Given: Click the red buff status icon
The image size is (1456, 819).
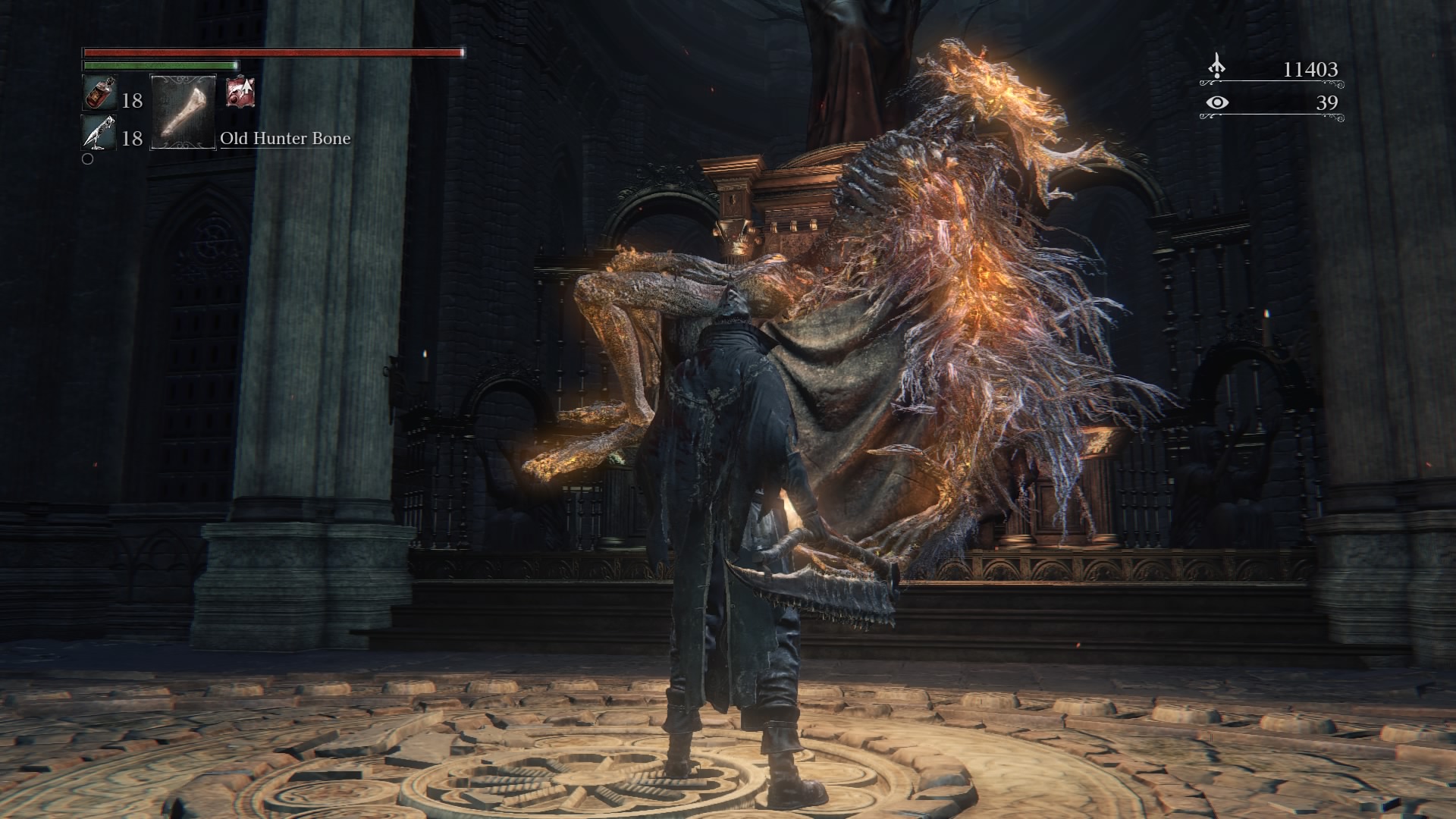Looking at the screenshot, I should pyautogui.click(x=240, y=92).
